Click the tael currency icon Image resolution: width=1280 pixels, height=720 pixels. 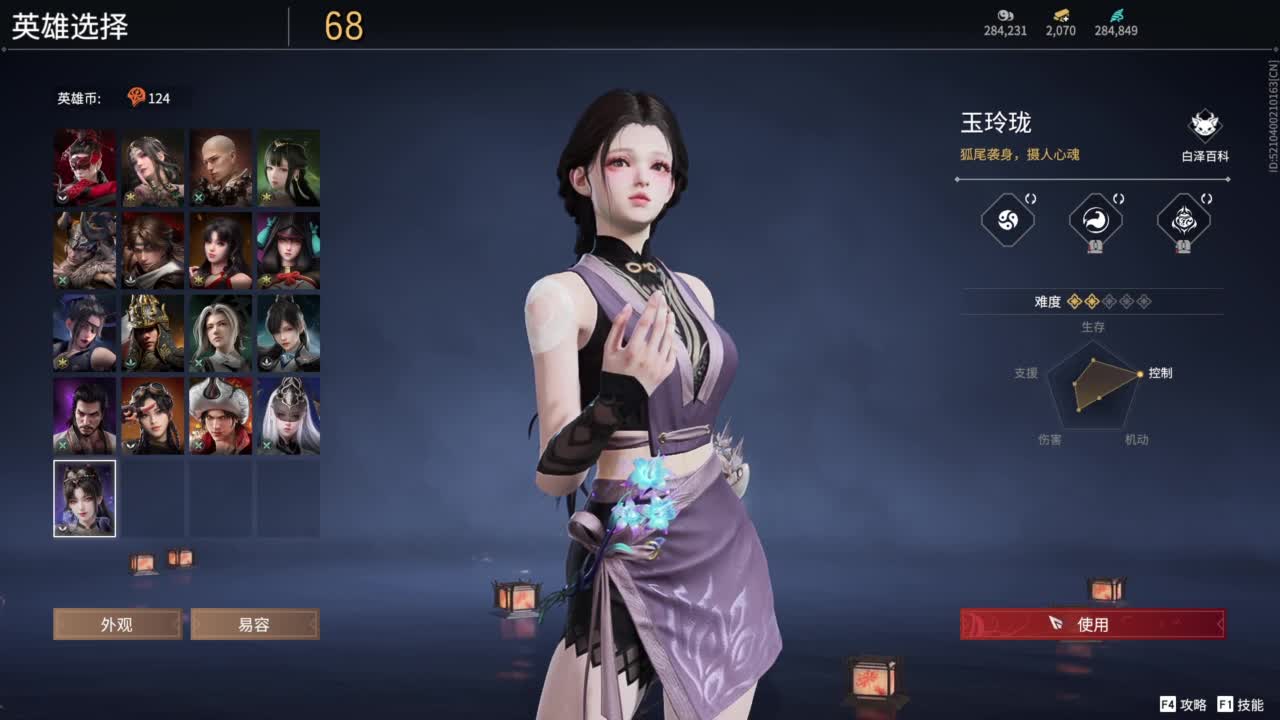click(x=1005, y=16)
